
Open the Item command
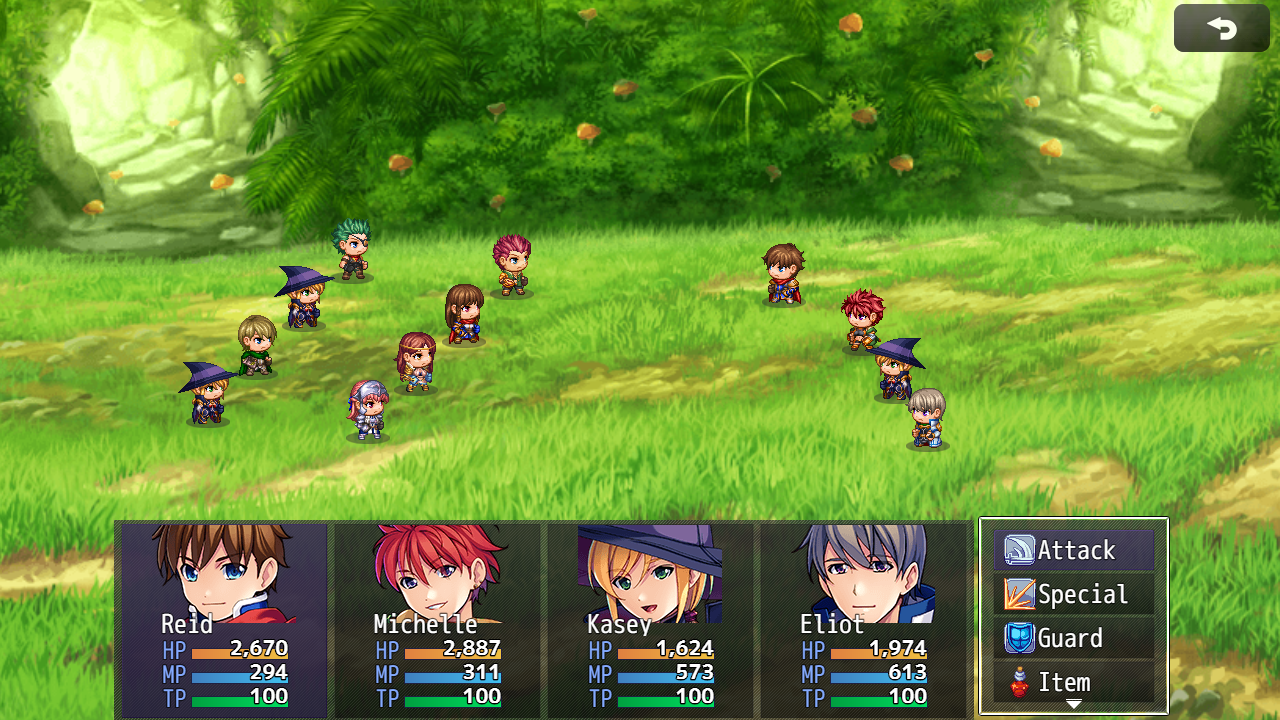(x=1073, y=682)
